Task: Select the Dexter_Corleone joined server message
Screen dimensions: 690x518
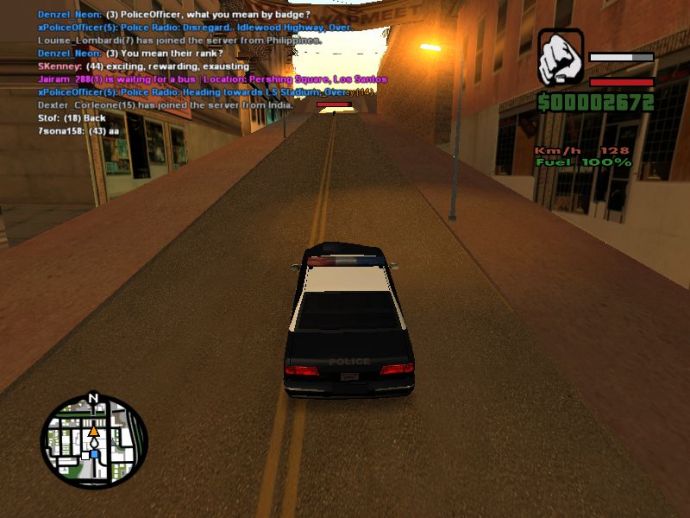Action: (170, 104)
